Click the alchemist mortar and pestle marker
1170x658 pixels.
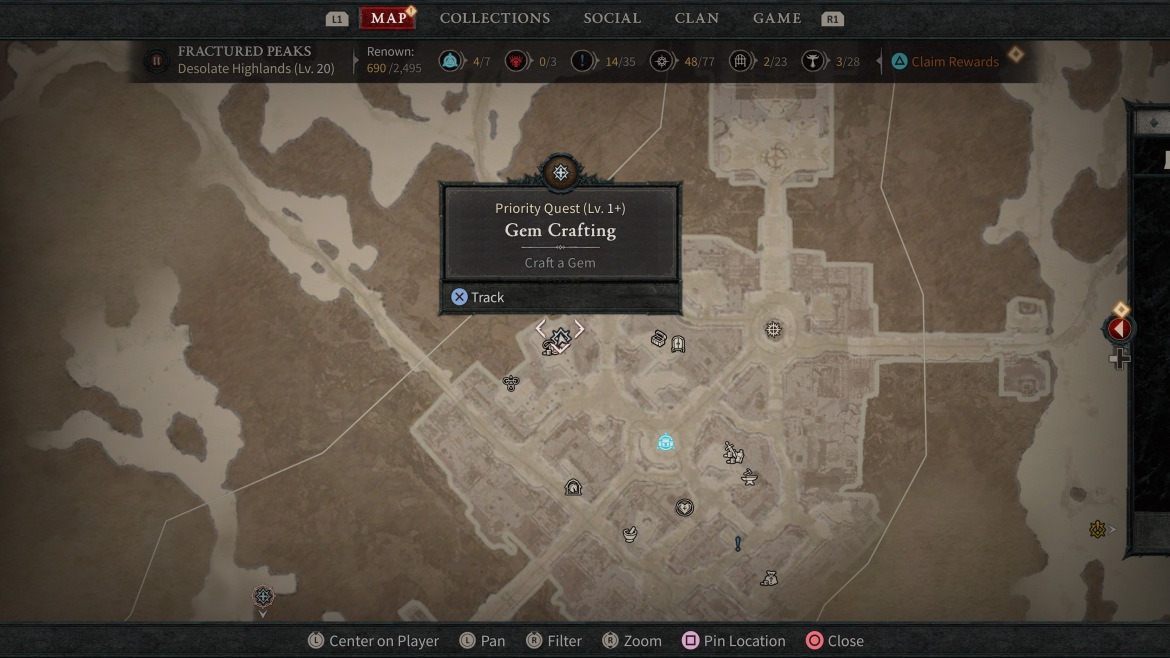click(x=630, y=534)
